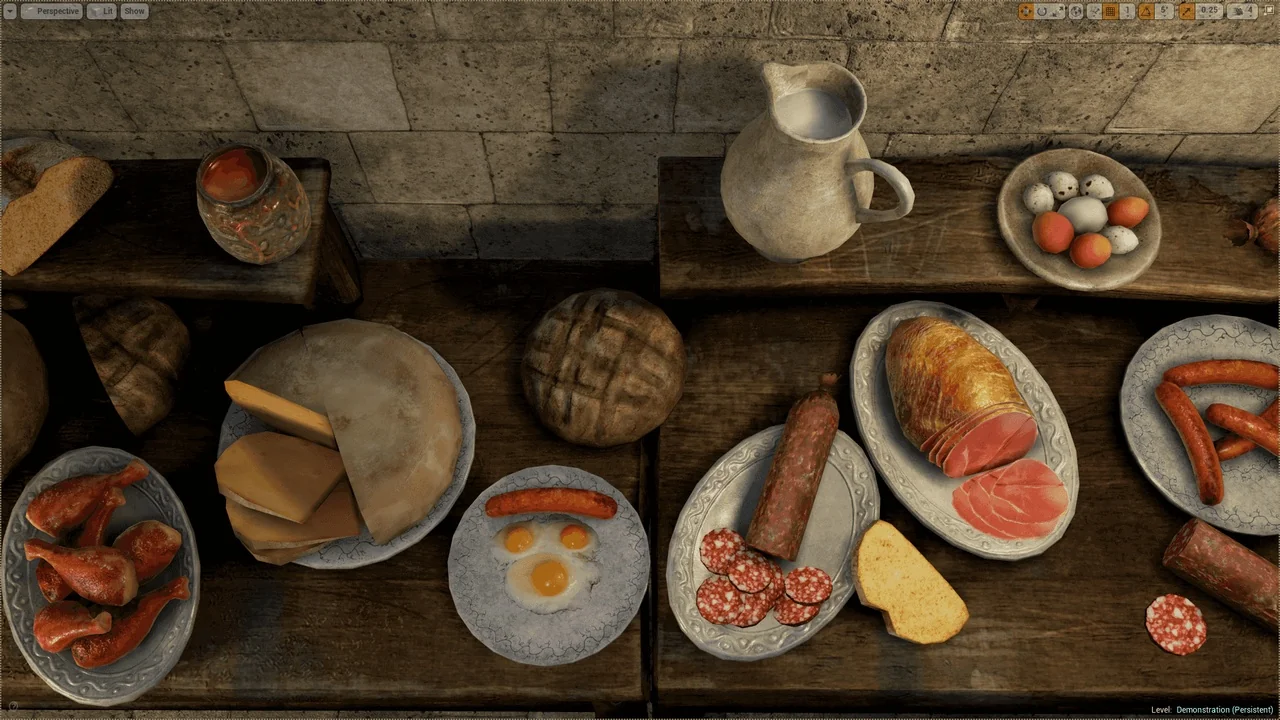Toggle scale snapping arrow icon
Viewport: 1280px width, 720px height.
1186,11
